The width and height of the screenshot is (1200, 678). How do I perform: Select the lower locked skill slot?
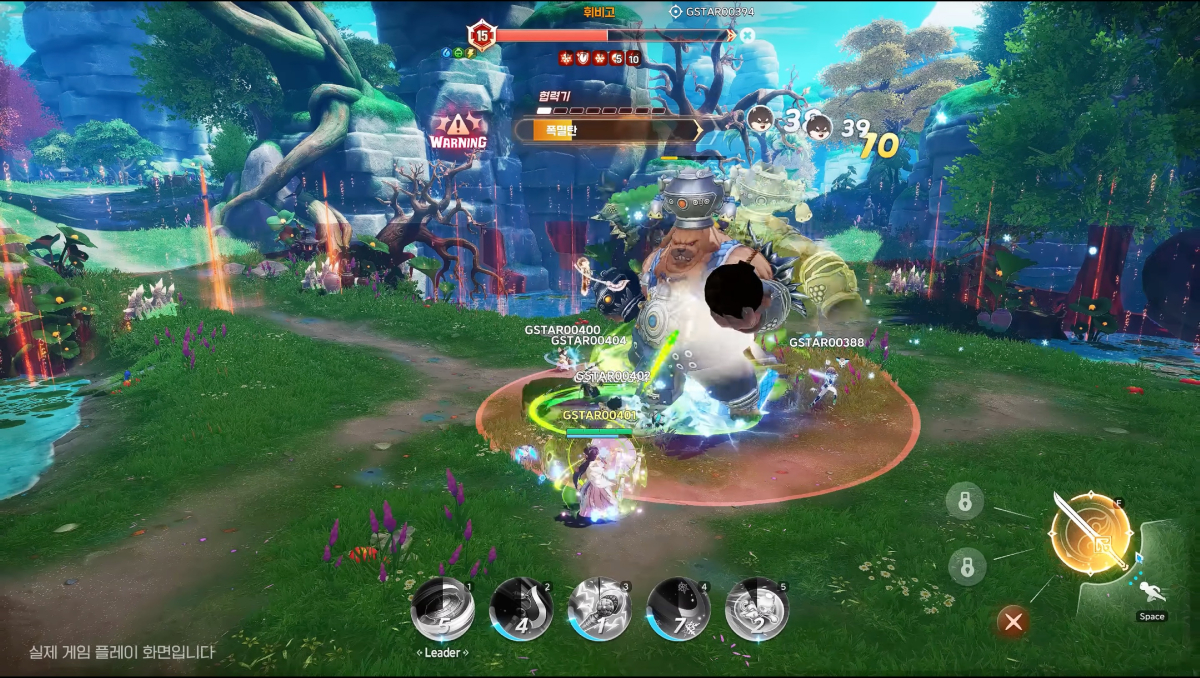point(967,567)
